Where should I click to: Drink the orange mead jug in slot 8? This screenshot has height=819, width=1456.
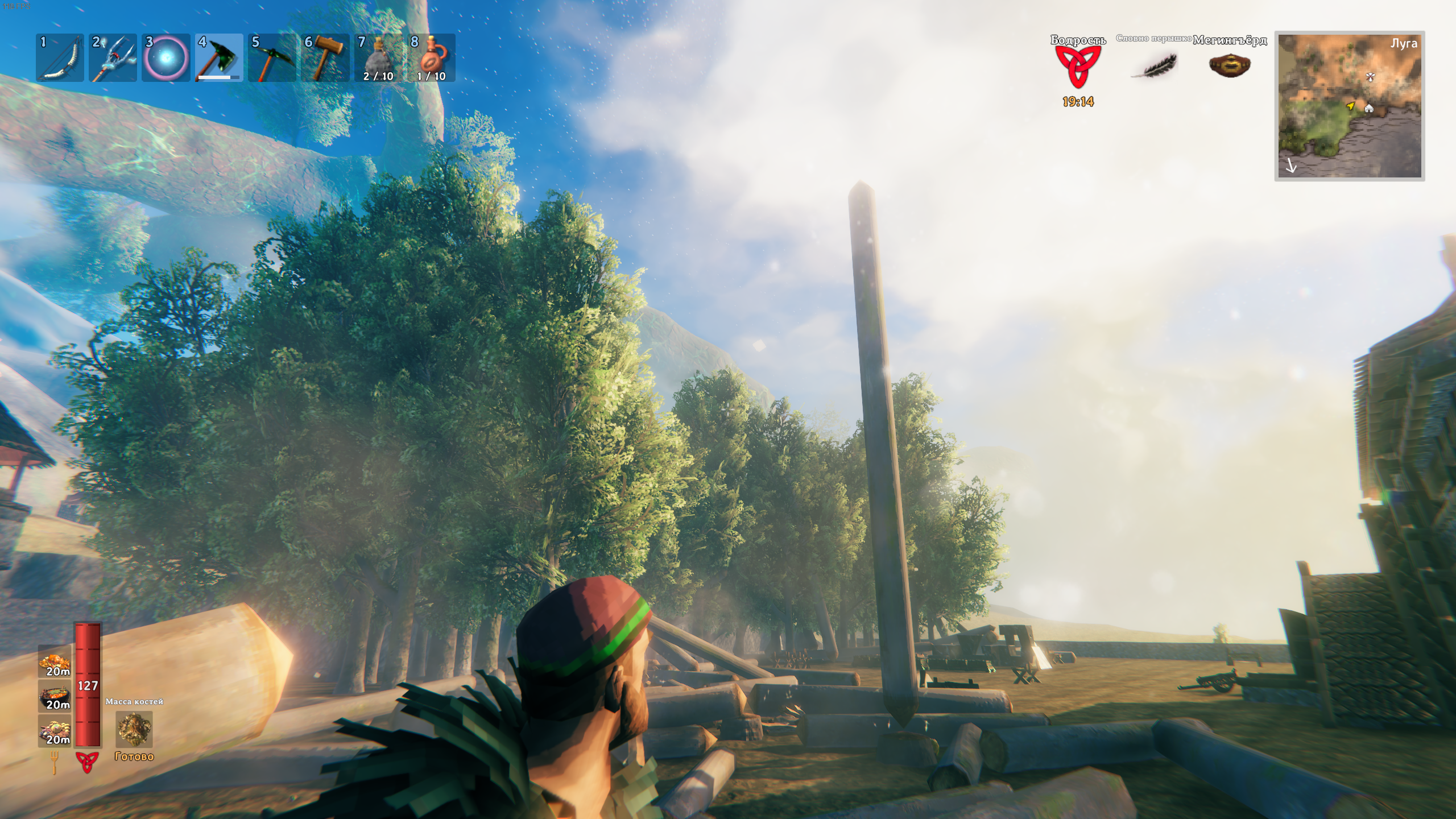[431, 58]
